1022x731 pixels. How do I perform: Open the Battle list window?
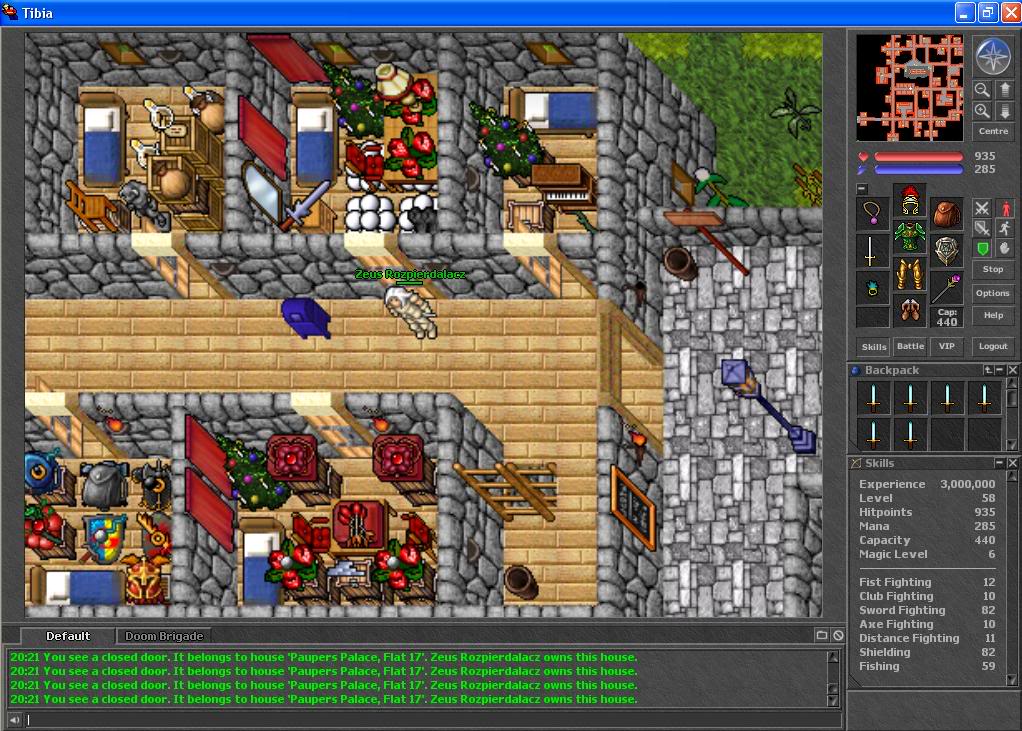click(x=910, y=346)
